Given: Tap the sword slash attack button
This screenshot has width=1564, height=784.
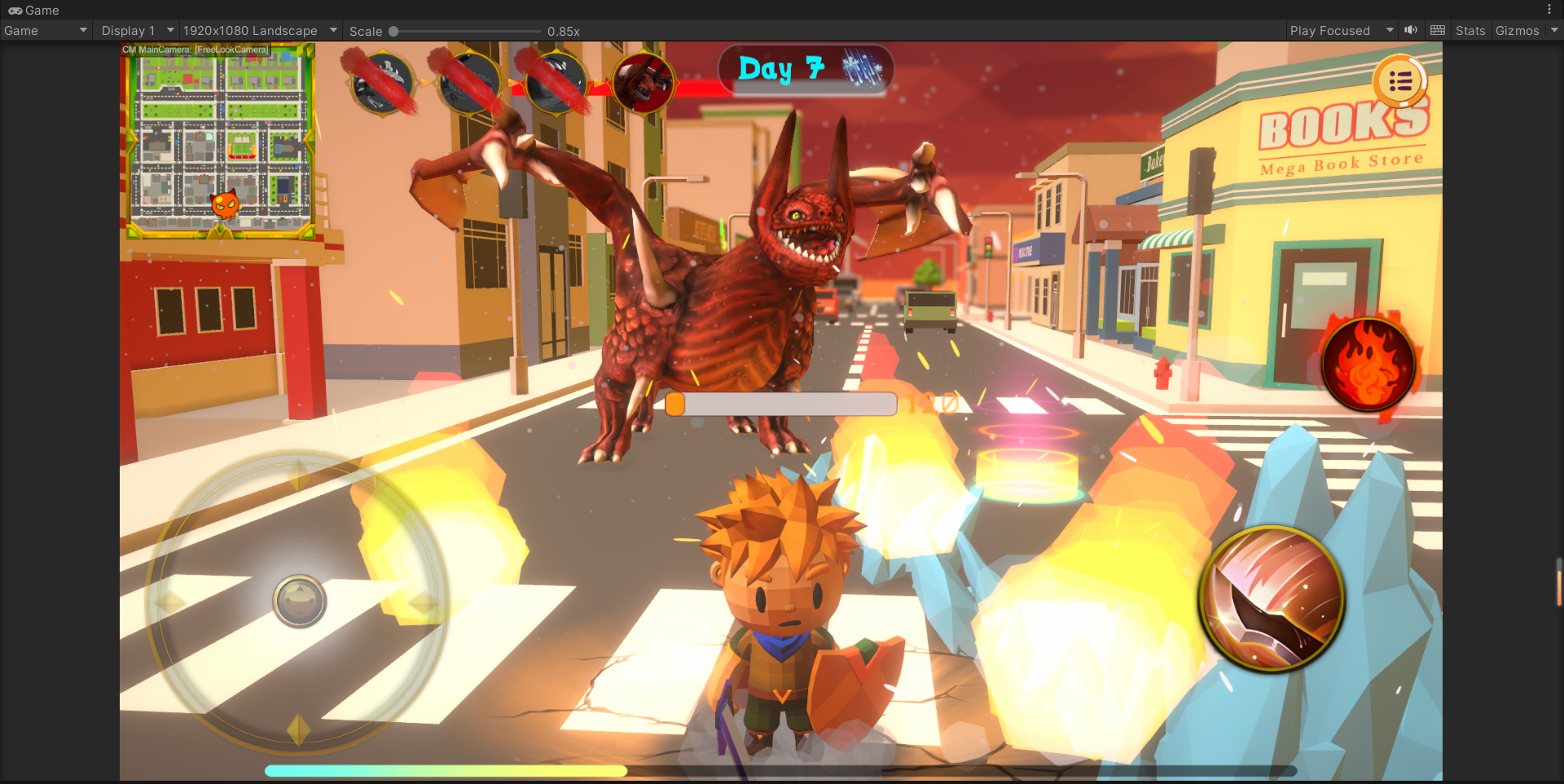Looking at the screenshot, I should pyautogui.click(x=1272, y=599).
